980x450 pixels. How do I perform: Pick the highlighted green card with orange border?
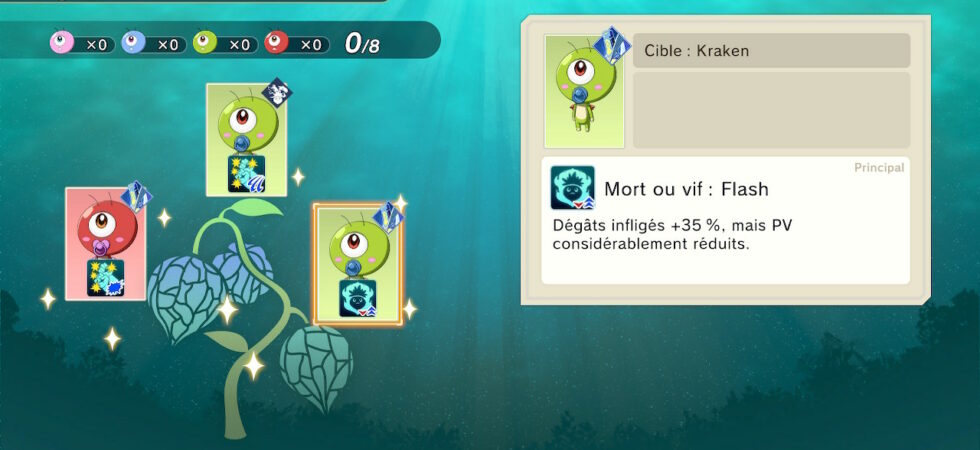tap(357, 264)
